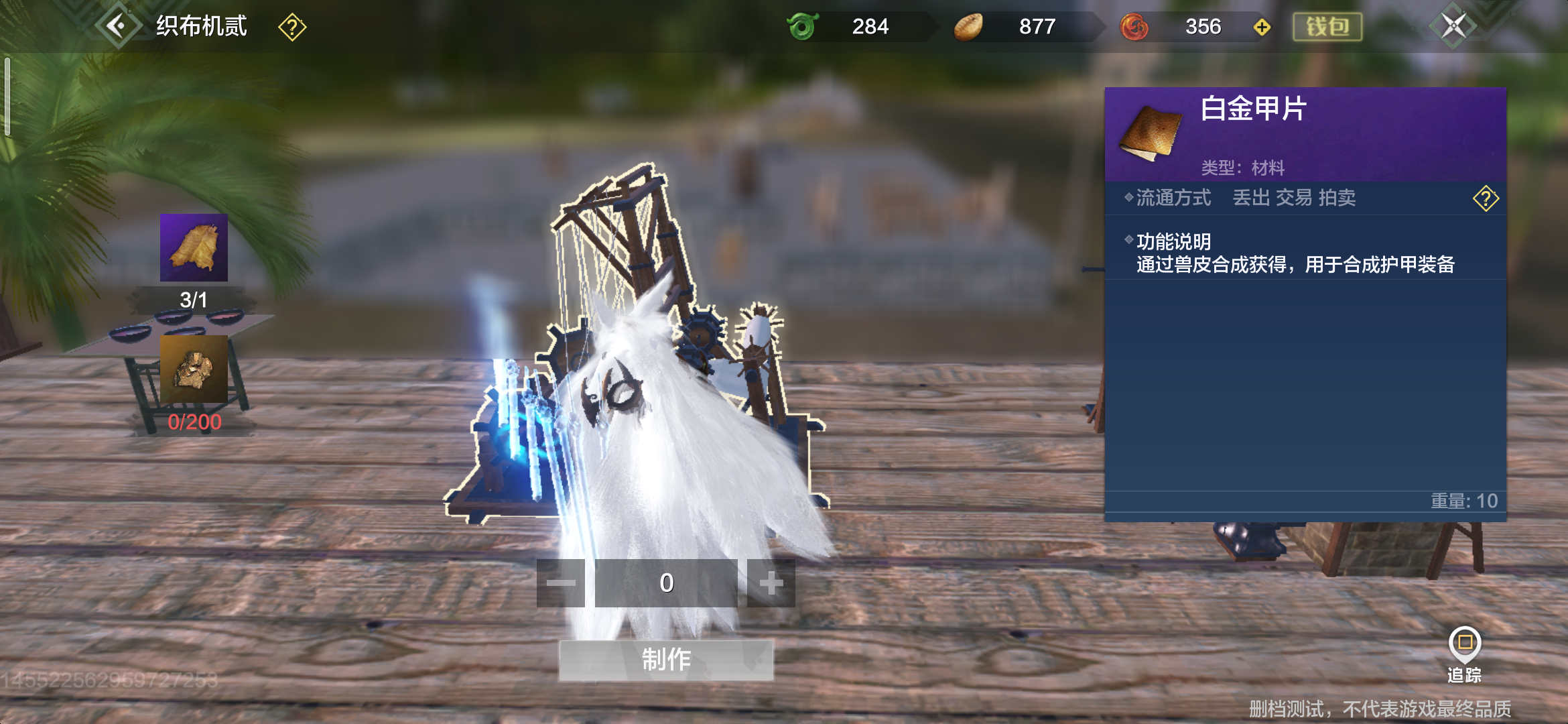The image size is (1568, 724).
Task: Increase the craft quantity
Action: pos(771,583)
